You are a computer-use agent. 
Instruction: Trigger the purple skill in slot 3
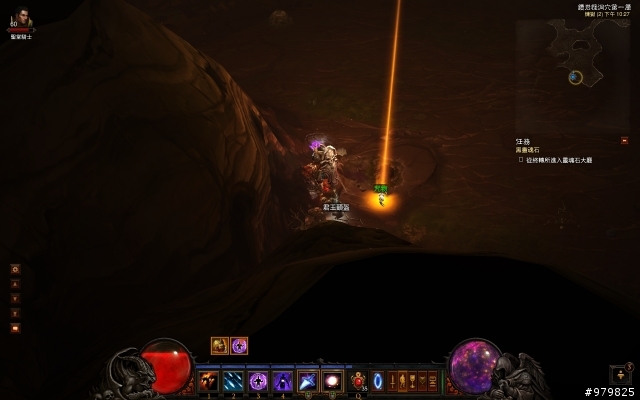258,380
